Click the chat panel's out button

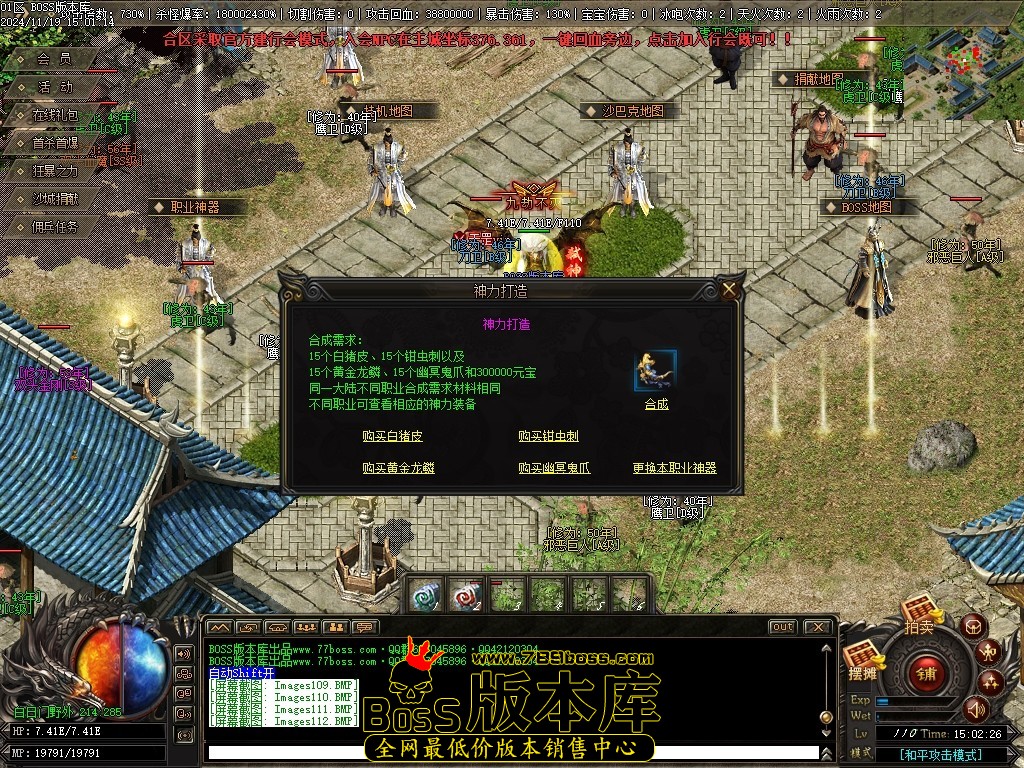pyautogui.click(x=782, y=627)
